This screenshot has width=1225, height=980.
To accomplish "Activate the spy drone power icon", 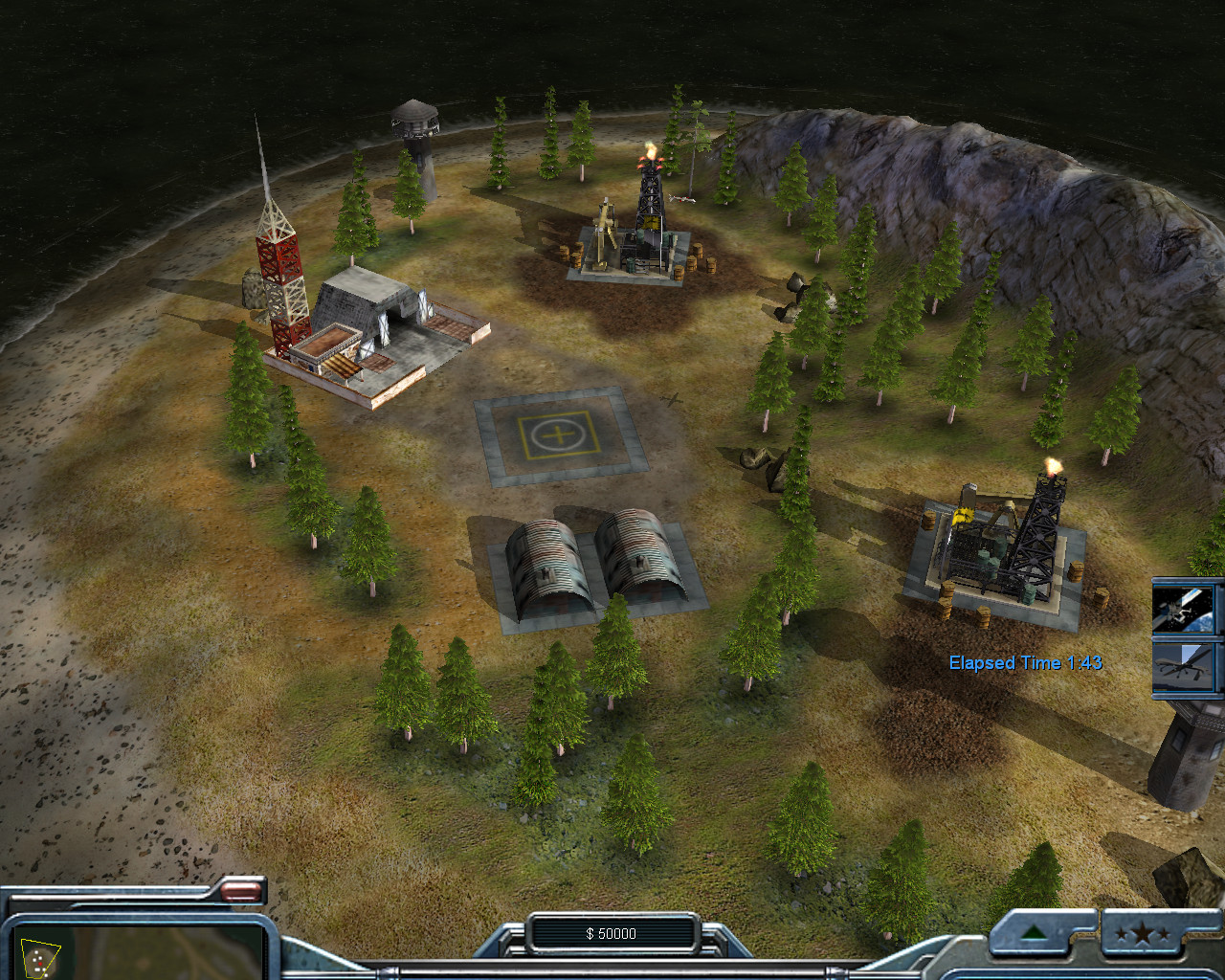I will pos(1187,666).
